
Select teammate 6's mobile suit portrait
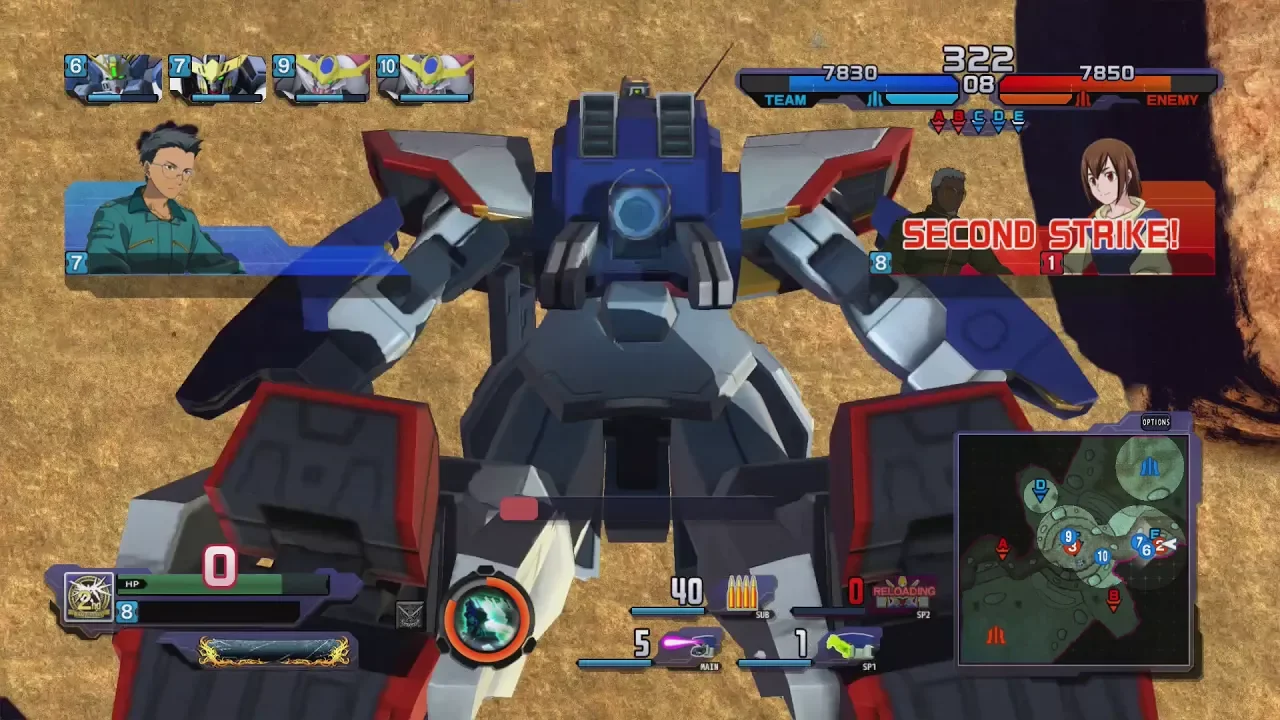114,77
